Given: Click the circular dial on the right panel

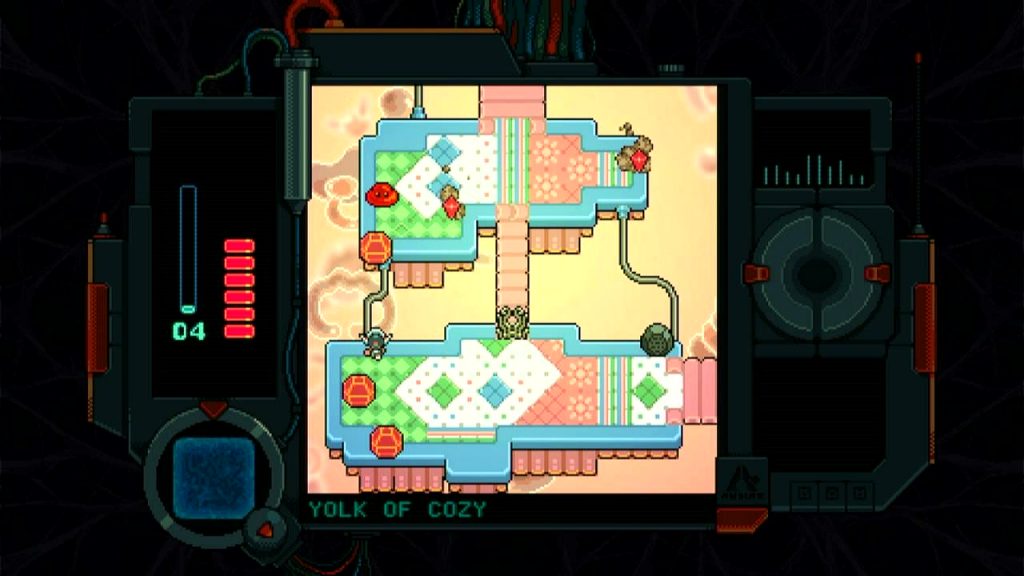Looking at the screenshot, I should (818, 271).
